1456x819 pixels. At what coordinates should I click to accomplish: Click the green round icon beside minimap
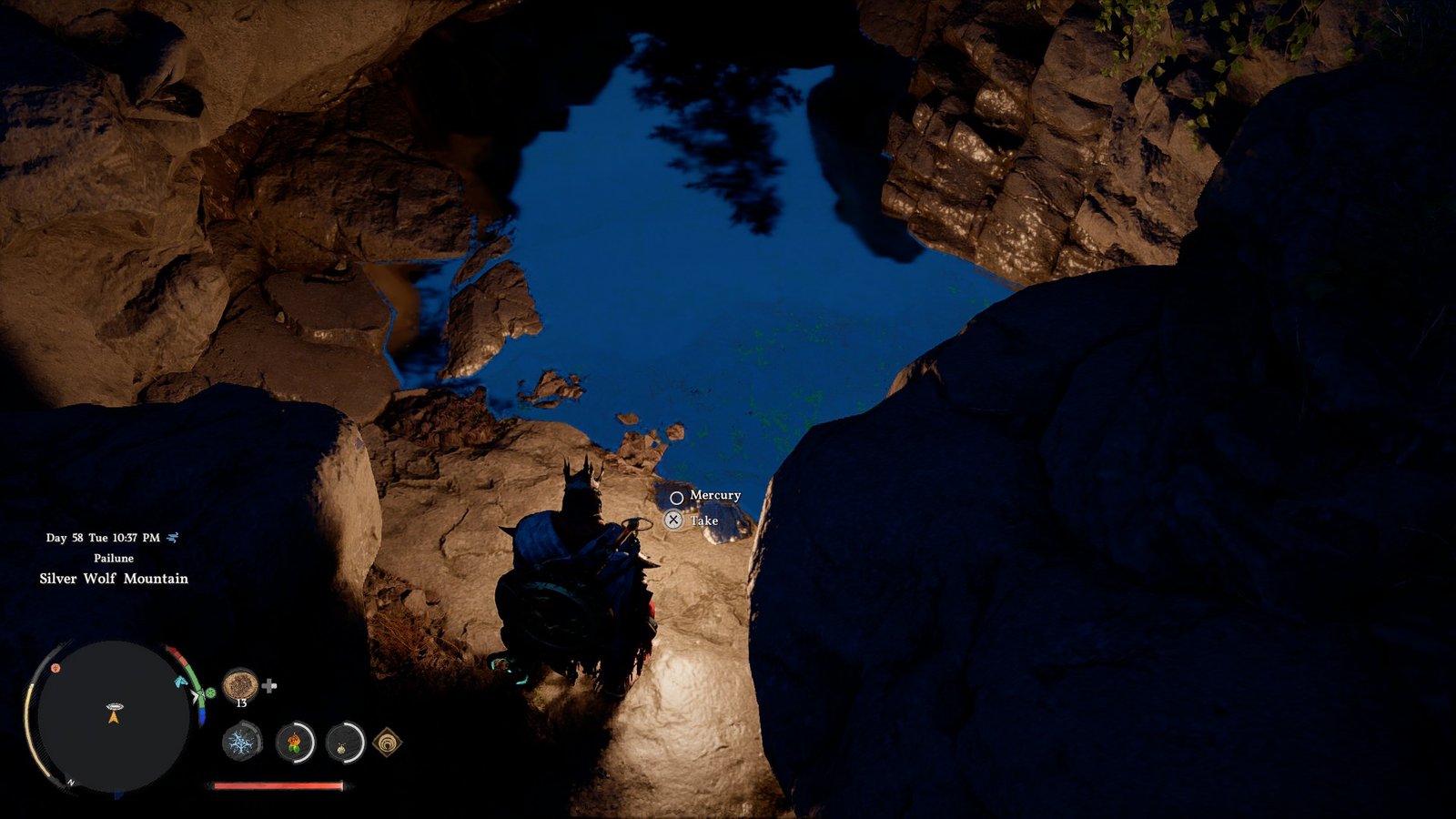tap(210, 693)
